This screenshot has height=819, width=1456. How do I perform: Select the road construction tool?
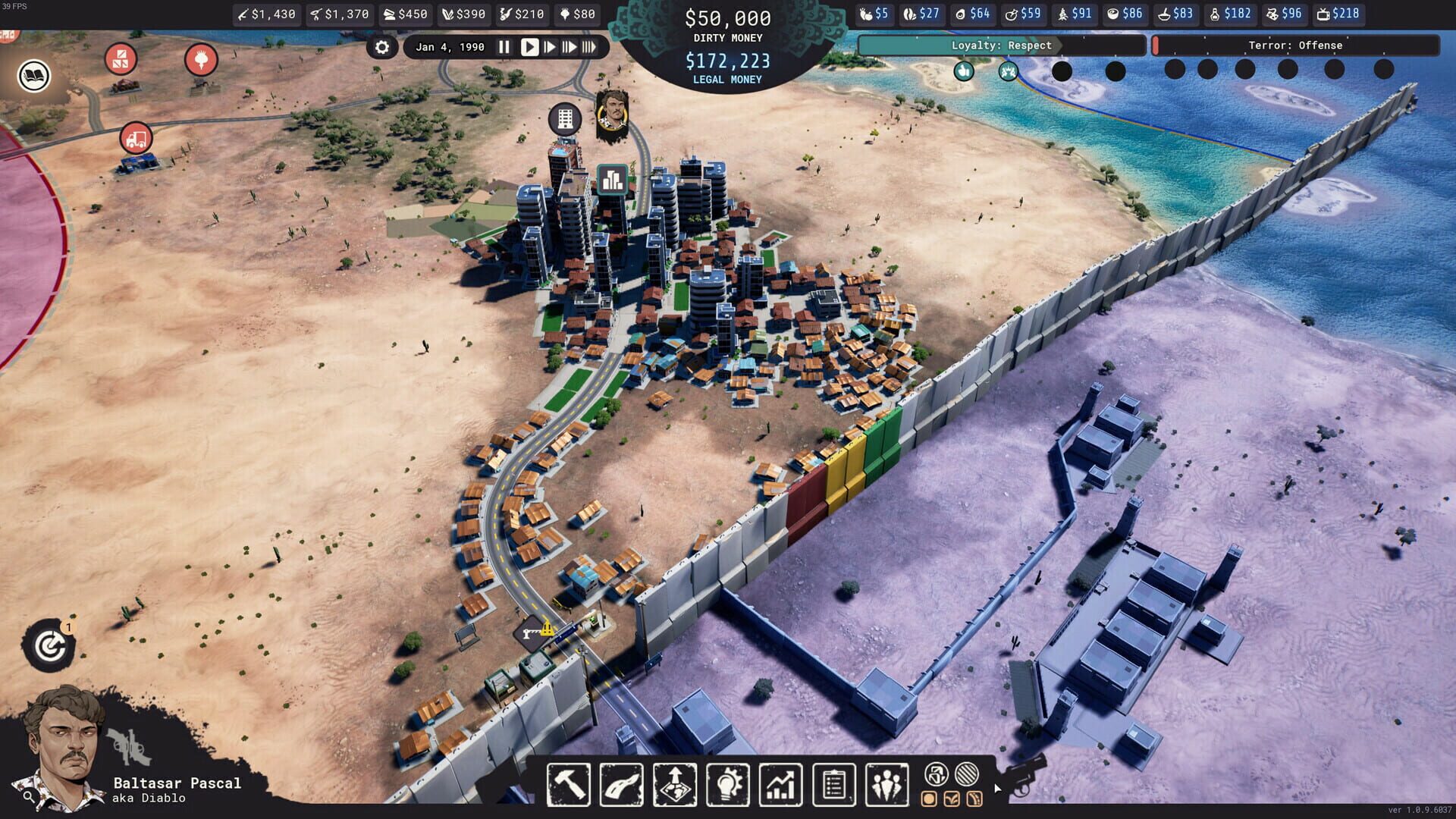[620, 785]
